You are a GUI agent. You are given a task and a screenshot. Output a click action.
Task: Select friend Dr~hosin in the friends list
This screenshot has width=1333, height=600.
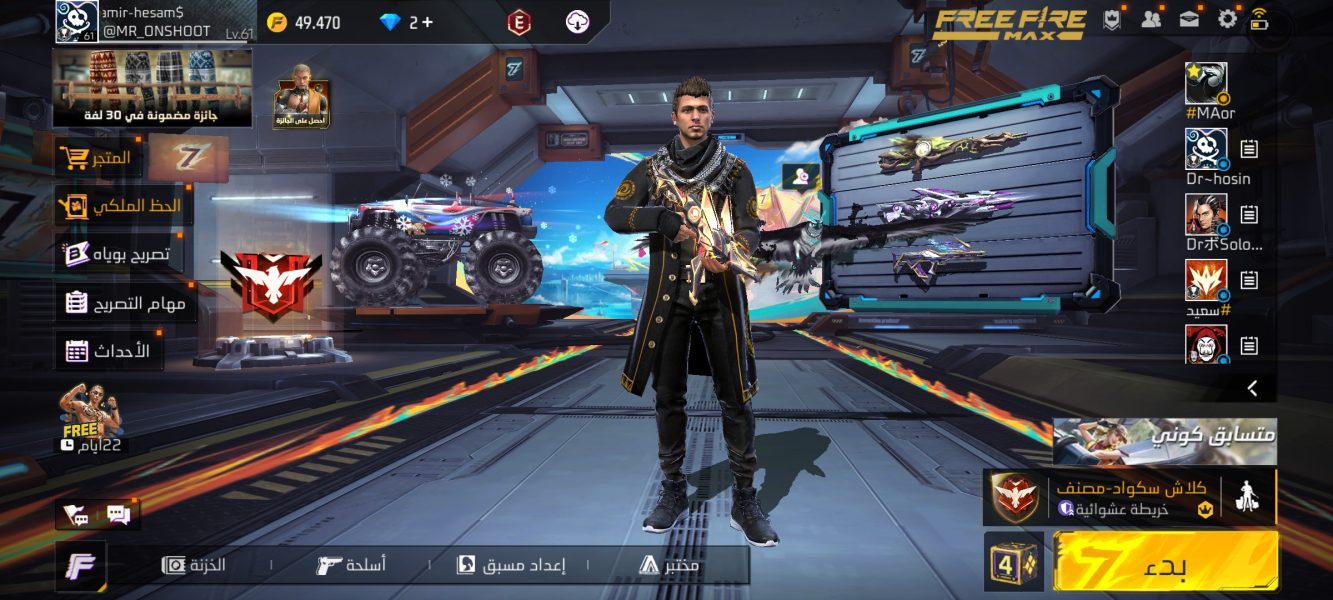tap(1207, 149)
